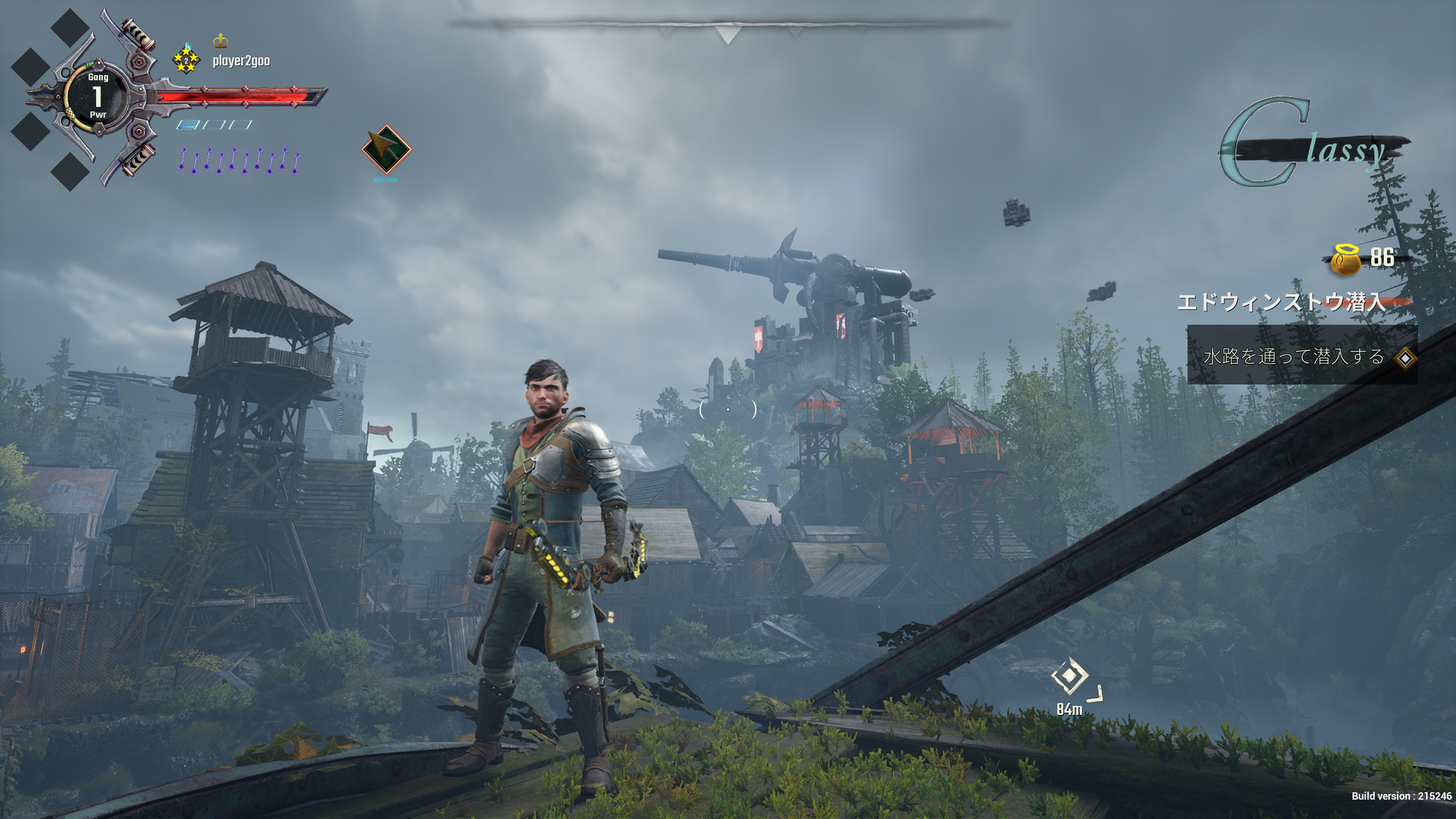Click the compass bar center marker
Screen dimensions: 1456x819
[728, 34]
